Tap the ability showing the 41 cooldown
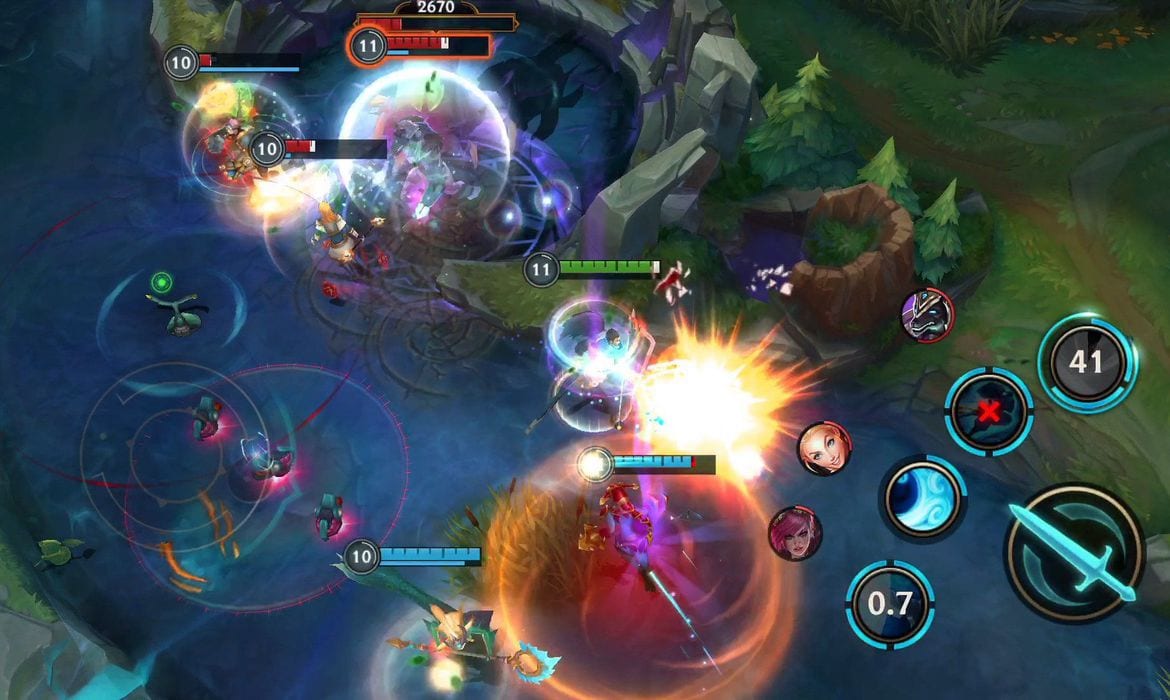The width and height of the screenshot is (1170, 700). pos(1087,362)
